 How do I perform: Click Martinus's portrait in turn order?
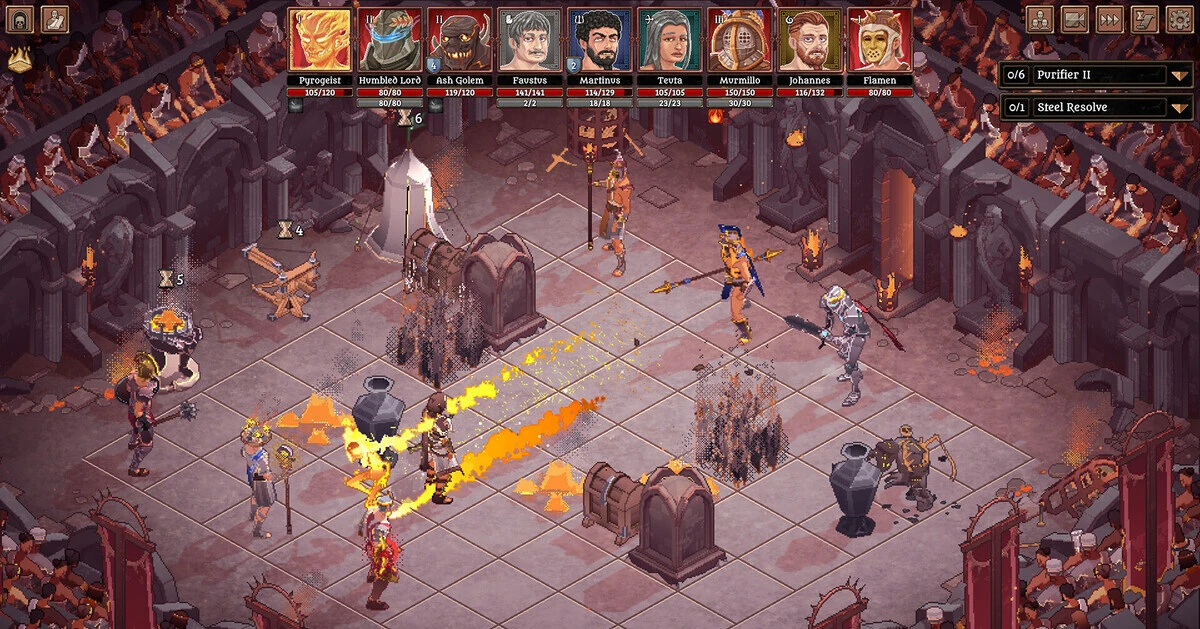pos(600,40)
